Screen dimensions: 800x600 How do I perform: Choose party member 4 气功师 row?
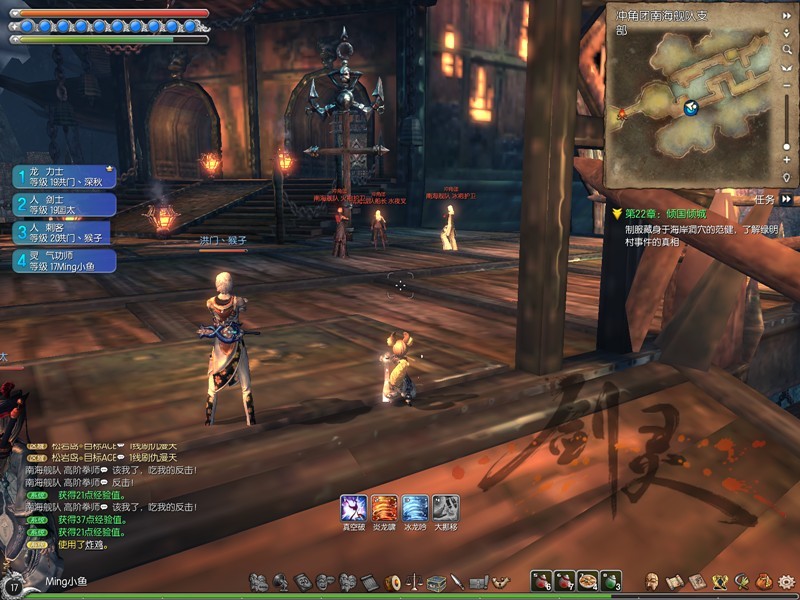pos(64,261)
